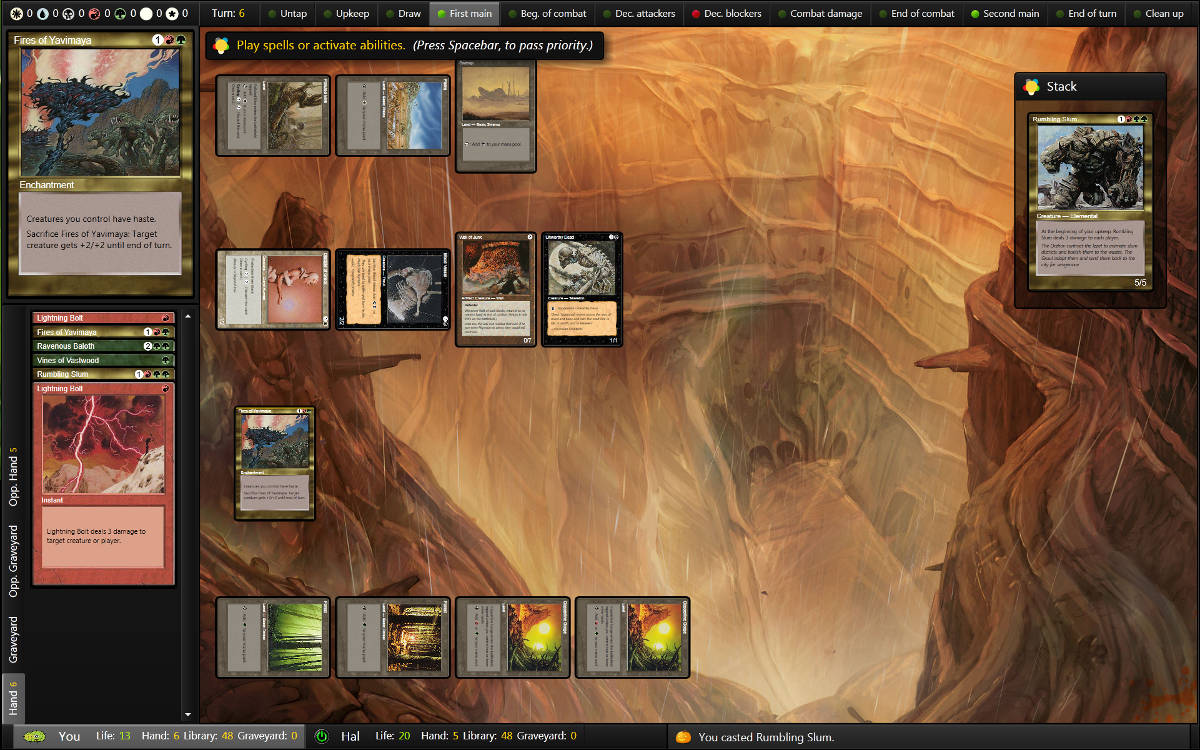The height and width of the screenshot is (750, 1200).
Task: Toggle the Dec. blockers phase stop
Action: coord(726,14)
